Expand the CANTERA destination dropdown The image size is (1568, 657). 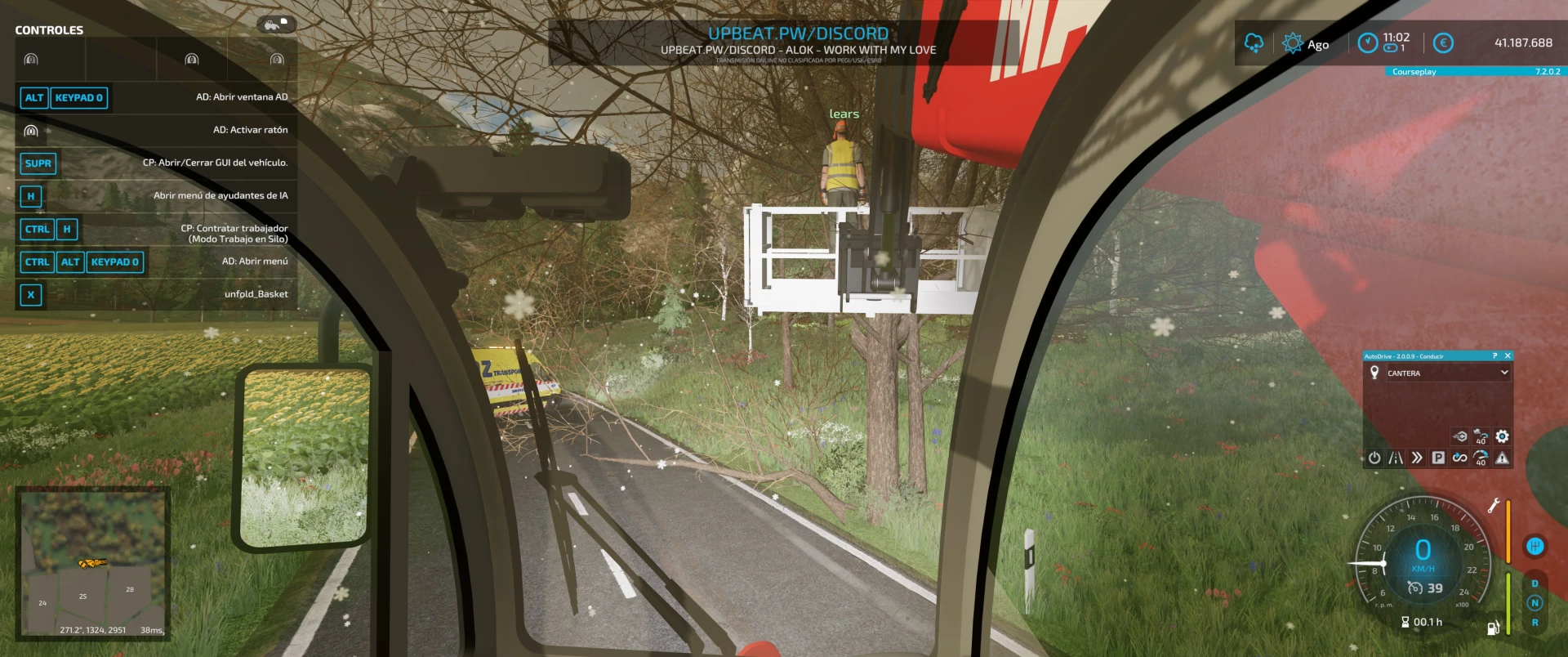point(1504,373)
